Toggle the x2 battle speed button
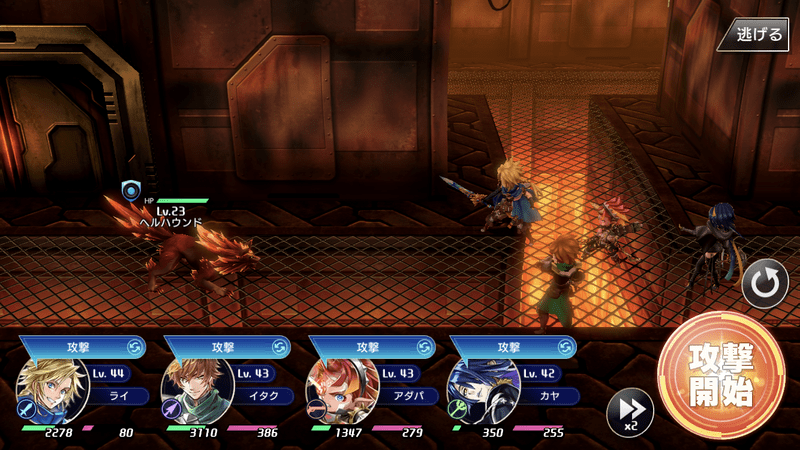 coord(630,411)
